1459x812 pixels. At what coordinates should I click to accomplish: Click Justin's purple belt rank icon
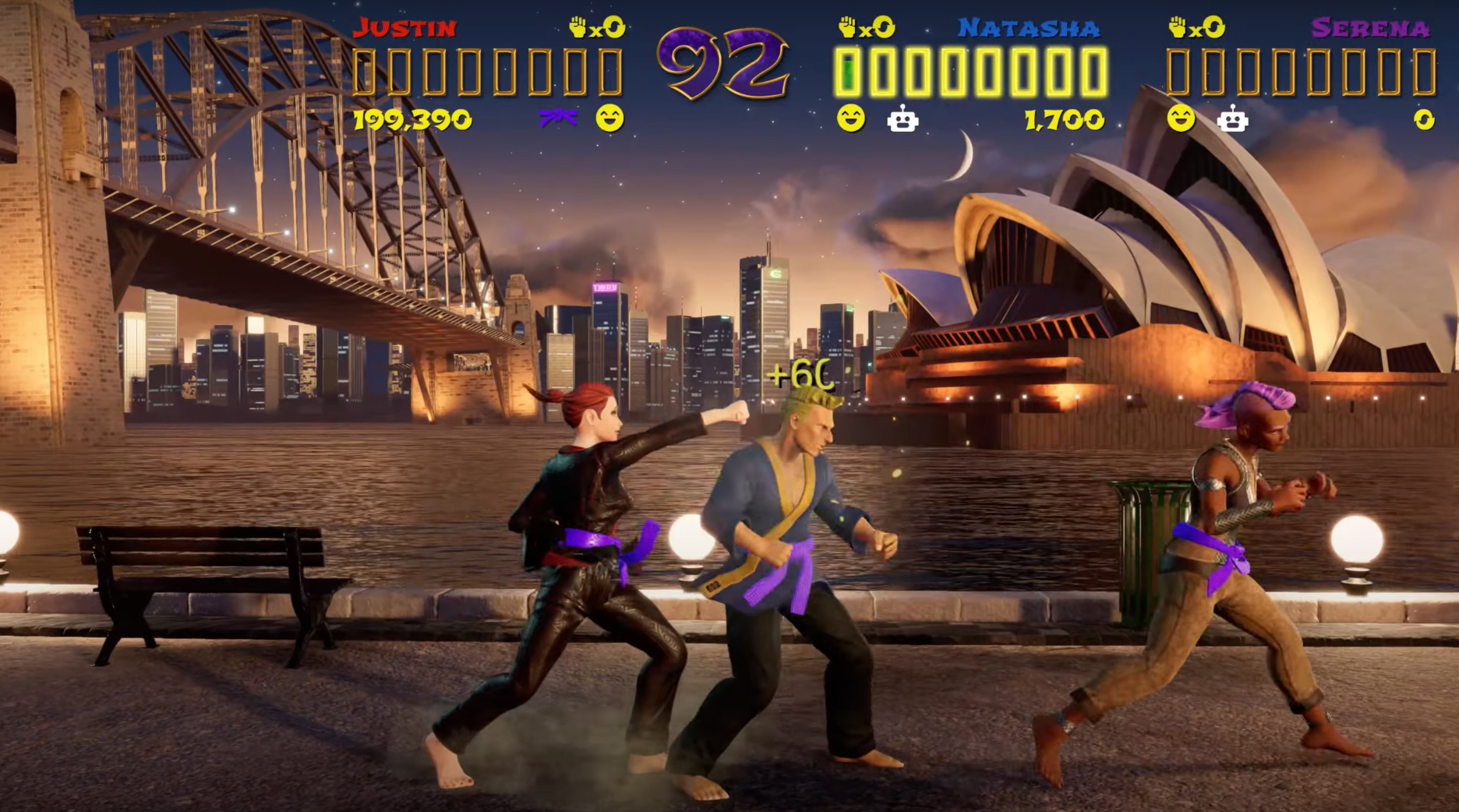tap(558, 118)
